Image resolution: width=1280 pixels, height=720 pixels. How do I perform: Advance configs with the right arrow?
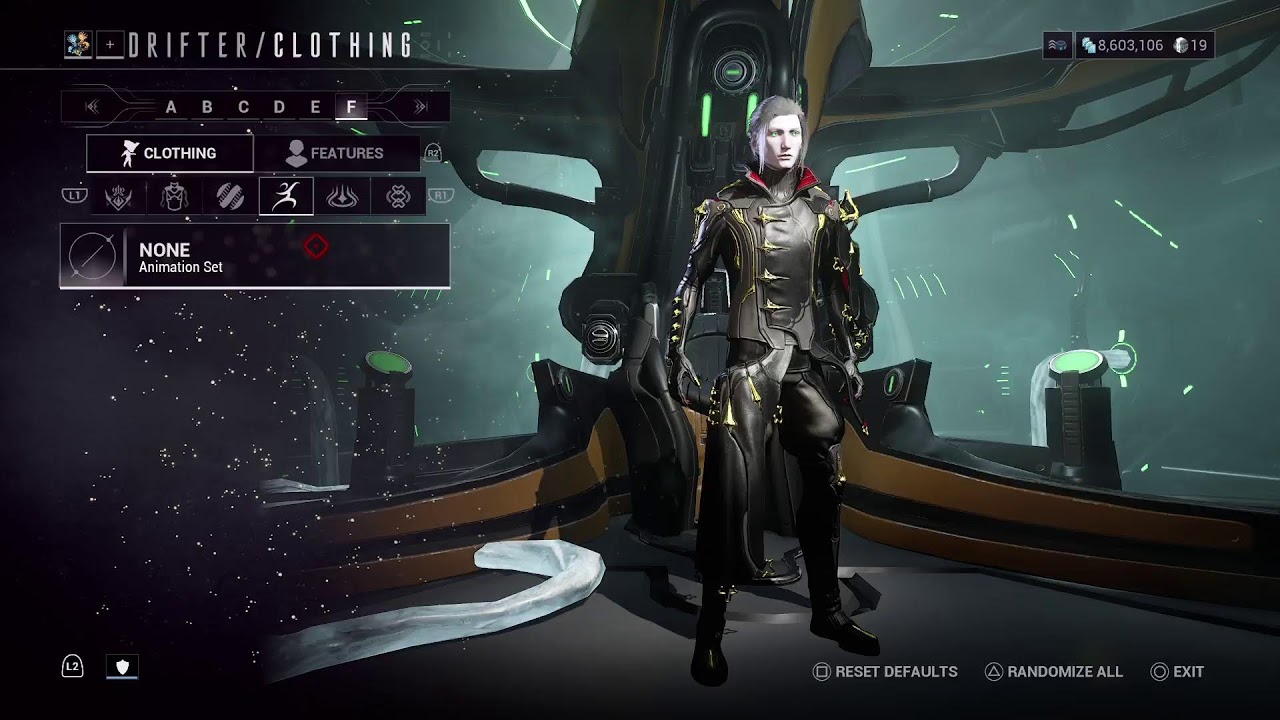click(x=421, y=107)
